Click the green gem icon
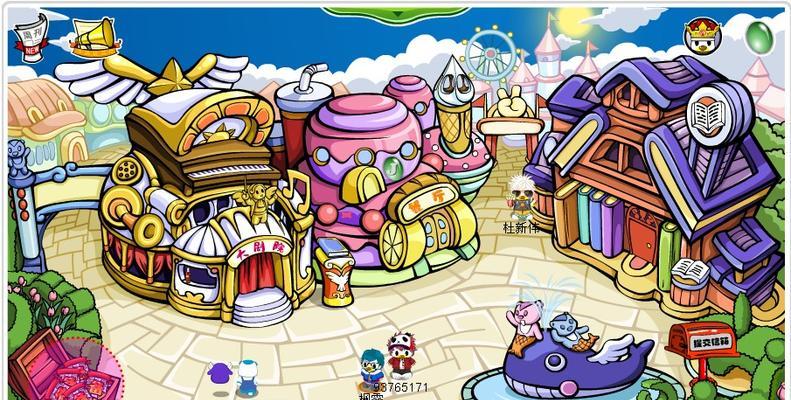Screen dimensions: 791x400 (x=759, y=35)
